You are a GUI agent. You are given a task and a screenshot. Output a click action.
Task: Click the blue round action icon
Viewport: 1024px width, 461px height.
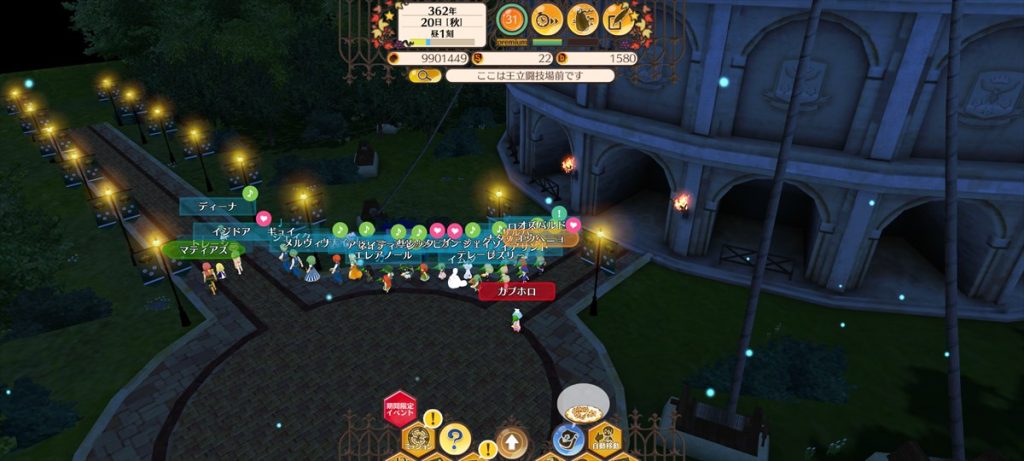(565, 439)
